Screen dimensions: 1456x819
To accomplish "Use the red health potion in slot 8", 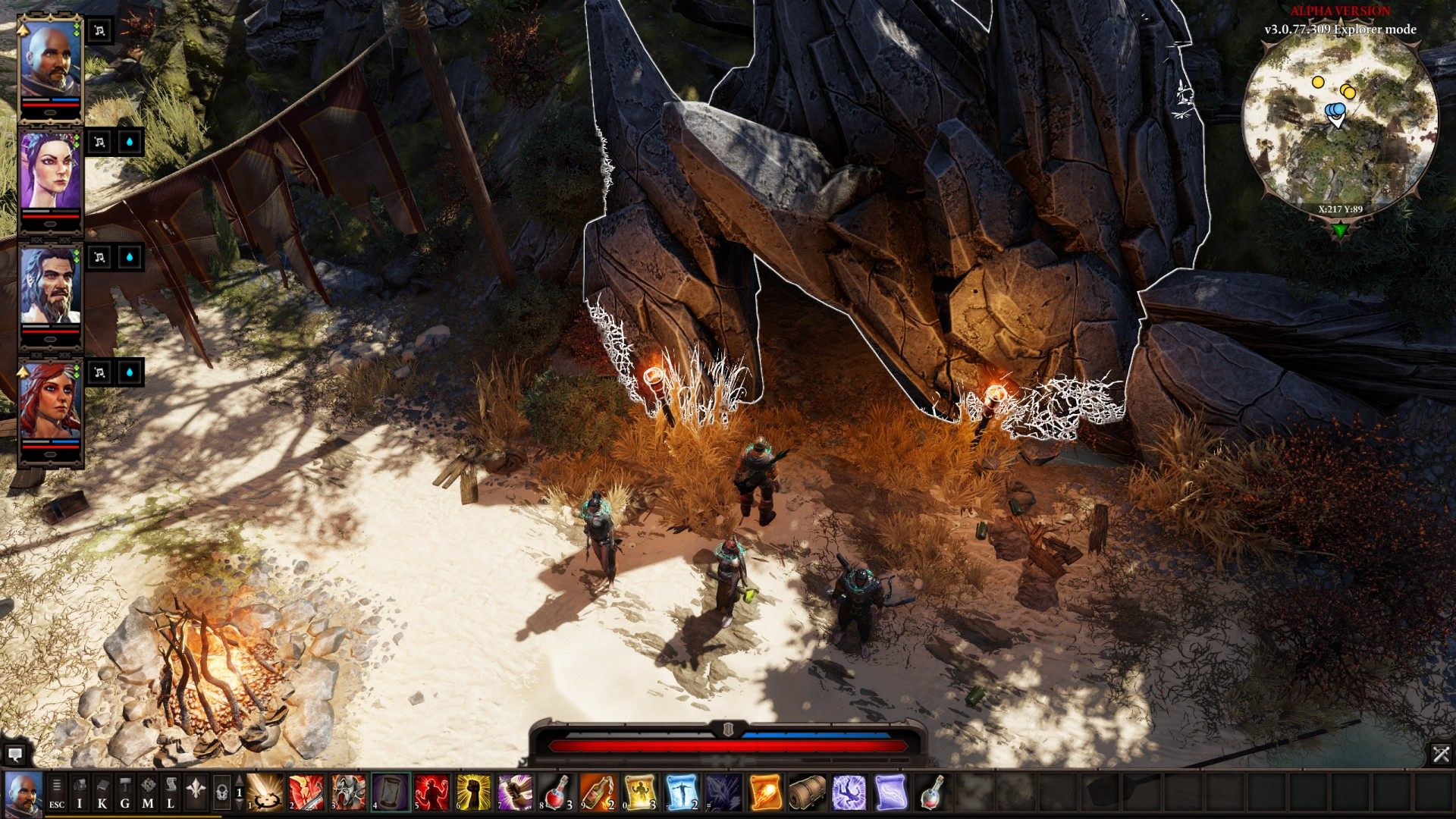I will (x=557, y=793).
